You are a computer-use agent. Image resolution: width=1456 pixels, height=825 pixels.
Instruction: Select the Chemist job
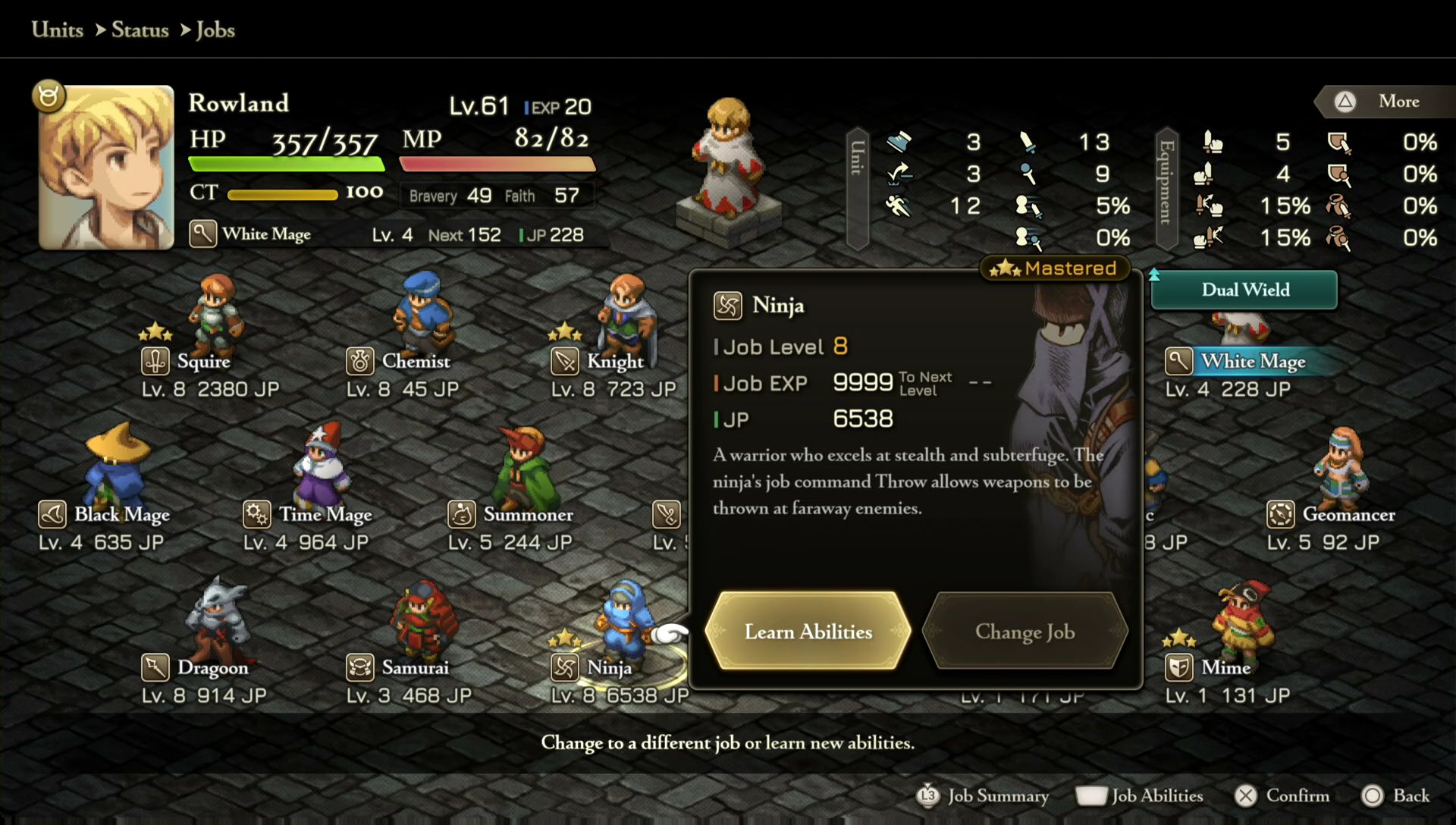pyautogui.click(x=416, y=361)
